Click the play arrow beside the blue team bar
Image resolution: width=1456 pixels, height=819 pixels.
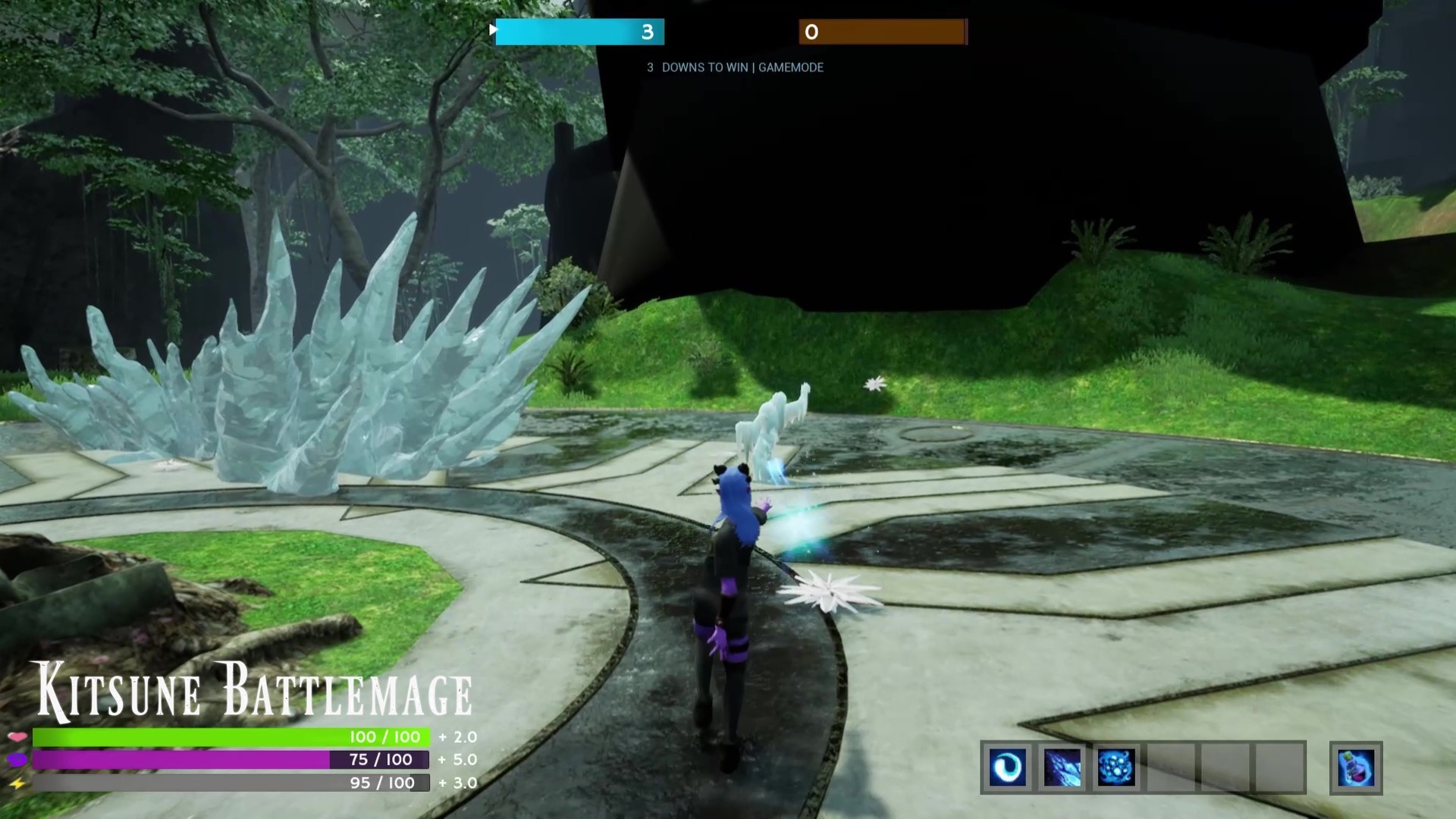493,30
